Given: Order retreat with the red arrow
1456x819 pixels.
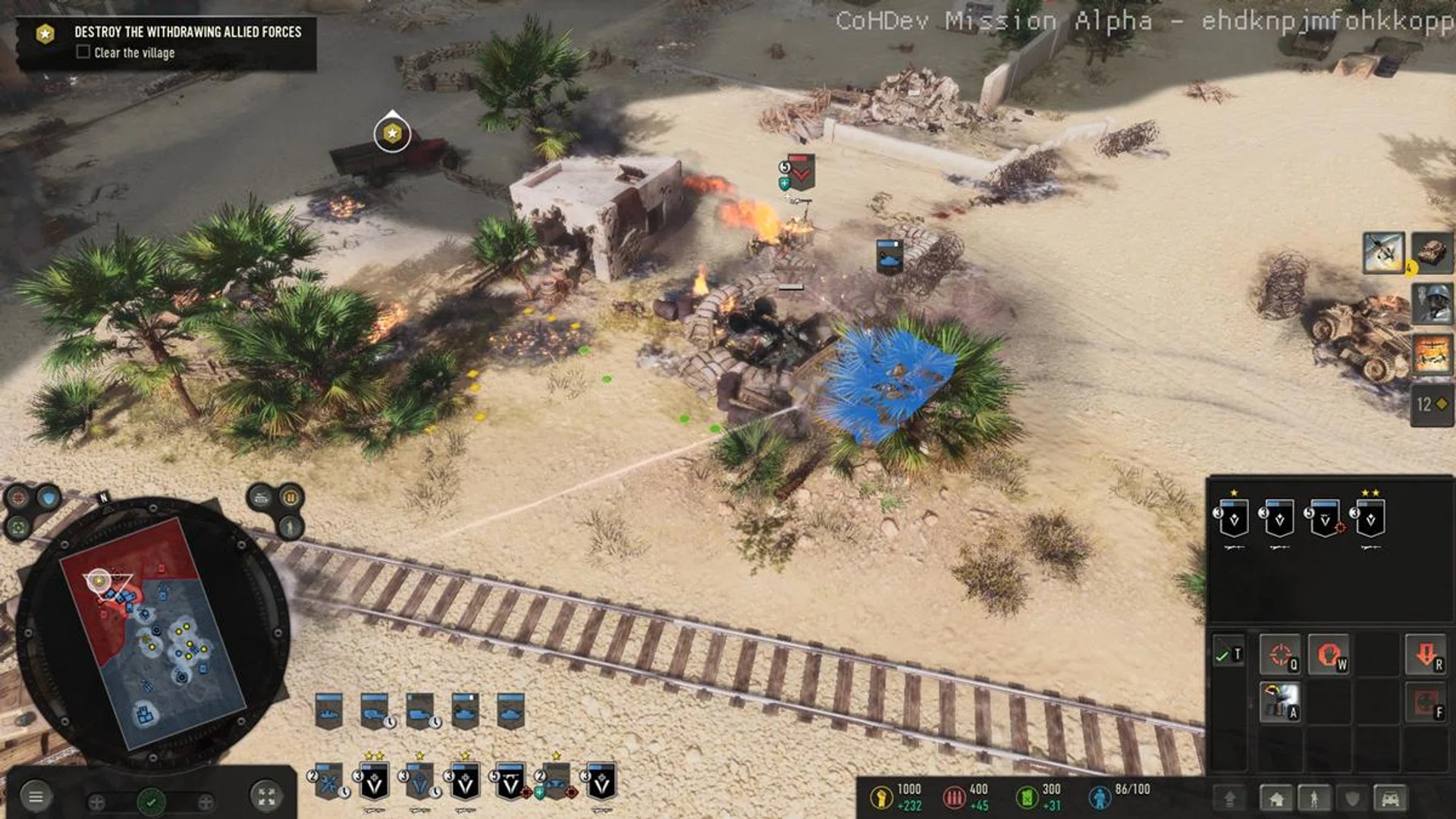Looking at the screenshot, I should point(1426,655).
